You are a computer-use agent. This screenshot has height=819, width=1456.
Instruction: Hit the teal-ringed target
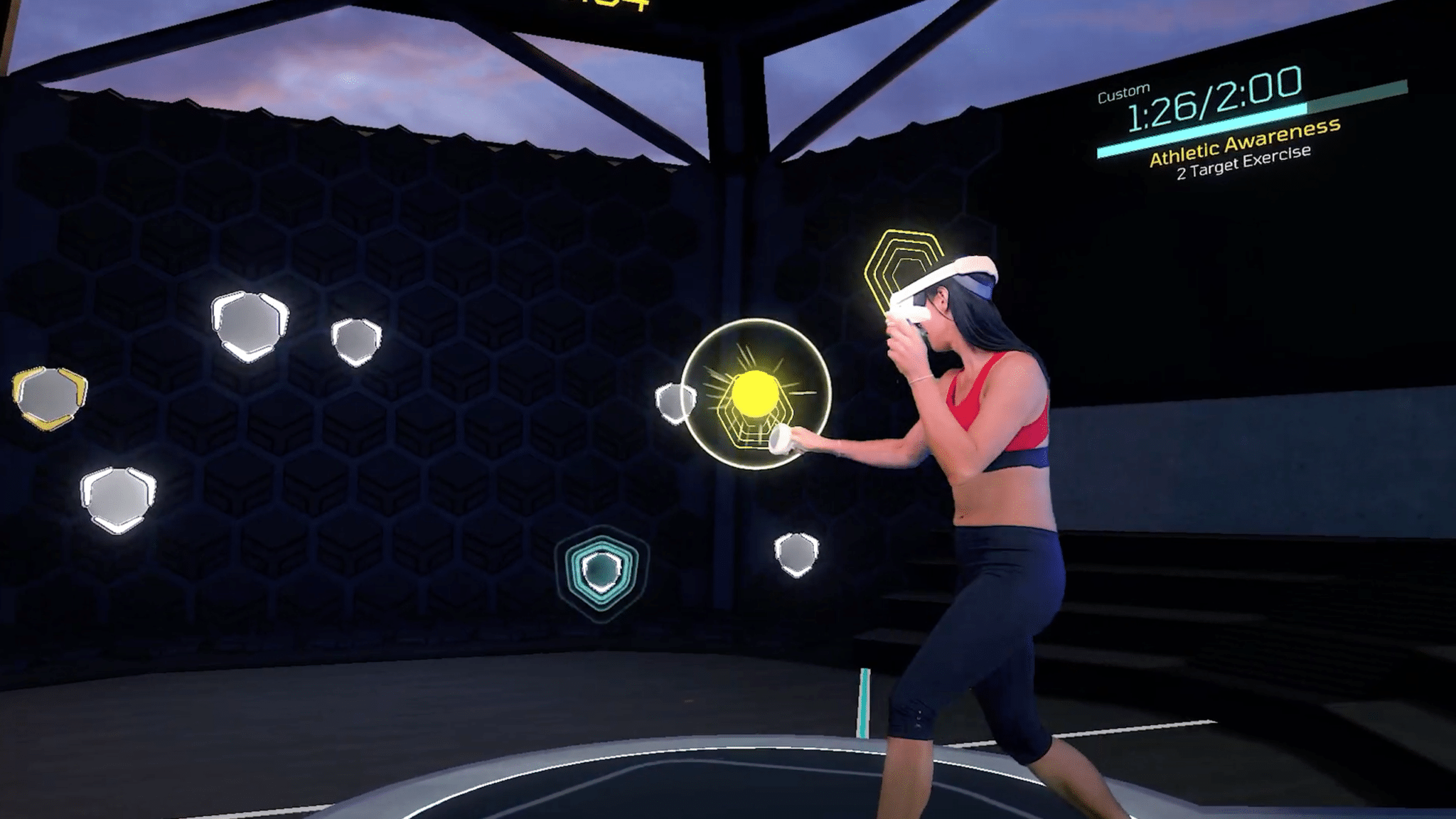pyautogui.click(x=601, y=570)
